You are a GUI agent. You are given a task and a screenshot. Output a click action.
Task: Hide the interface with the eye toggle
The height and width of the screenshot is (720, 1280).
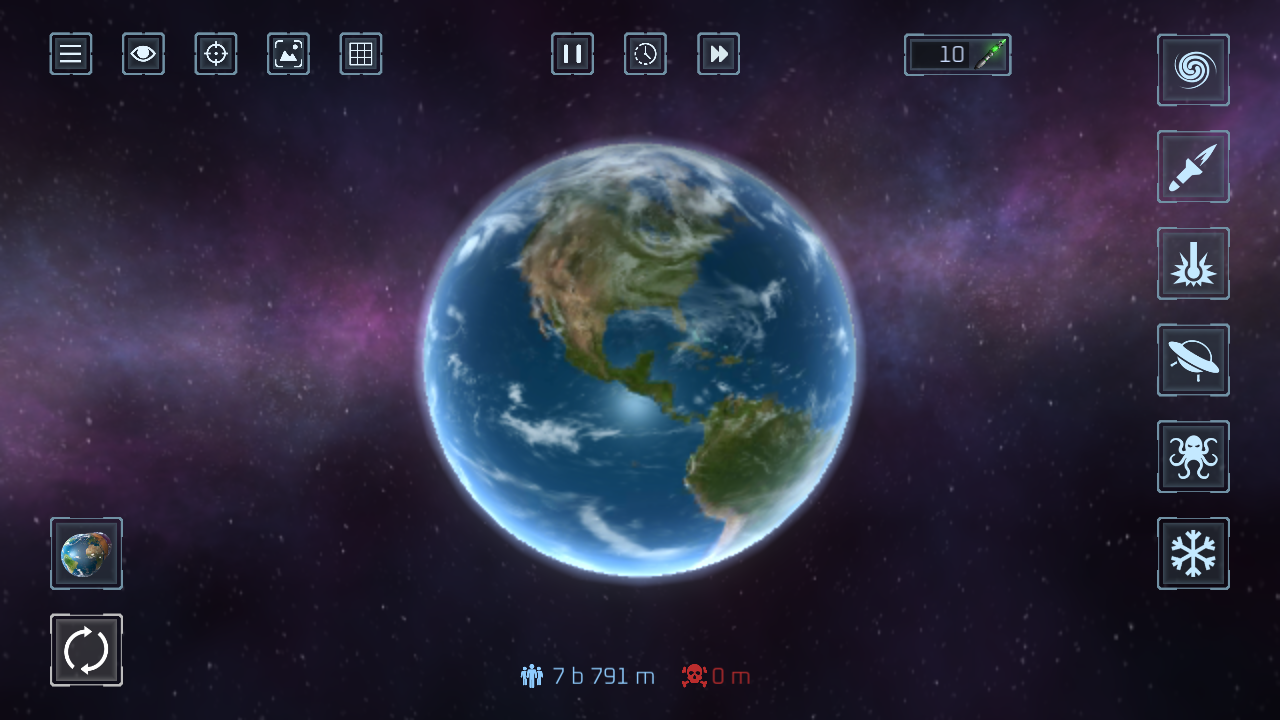143,53
